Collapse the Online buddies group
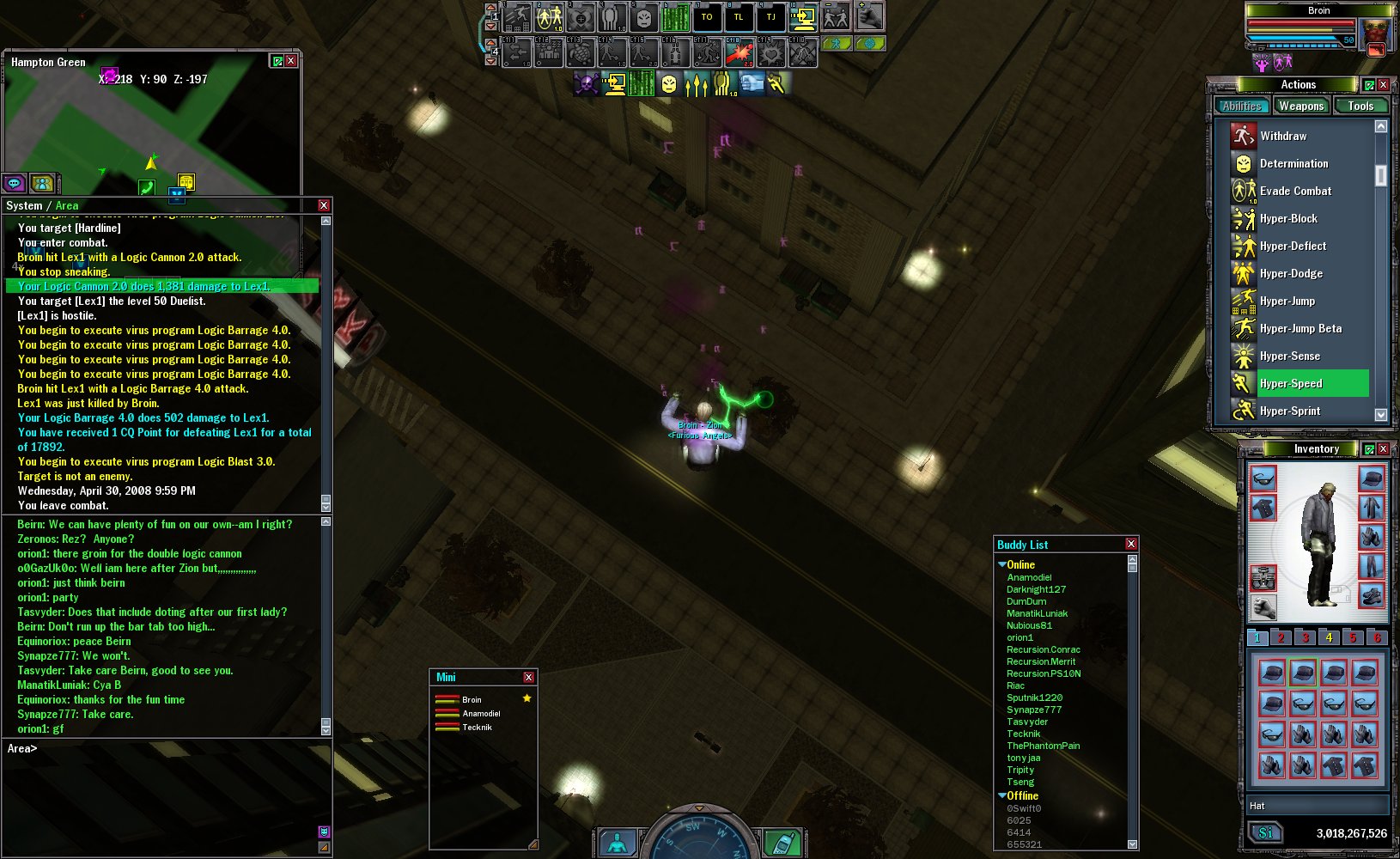 coord(1002,565)
